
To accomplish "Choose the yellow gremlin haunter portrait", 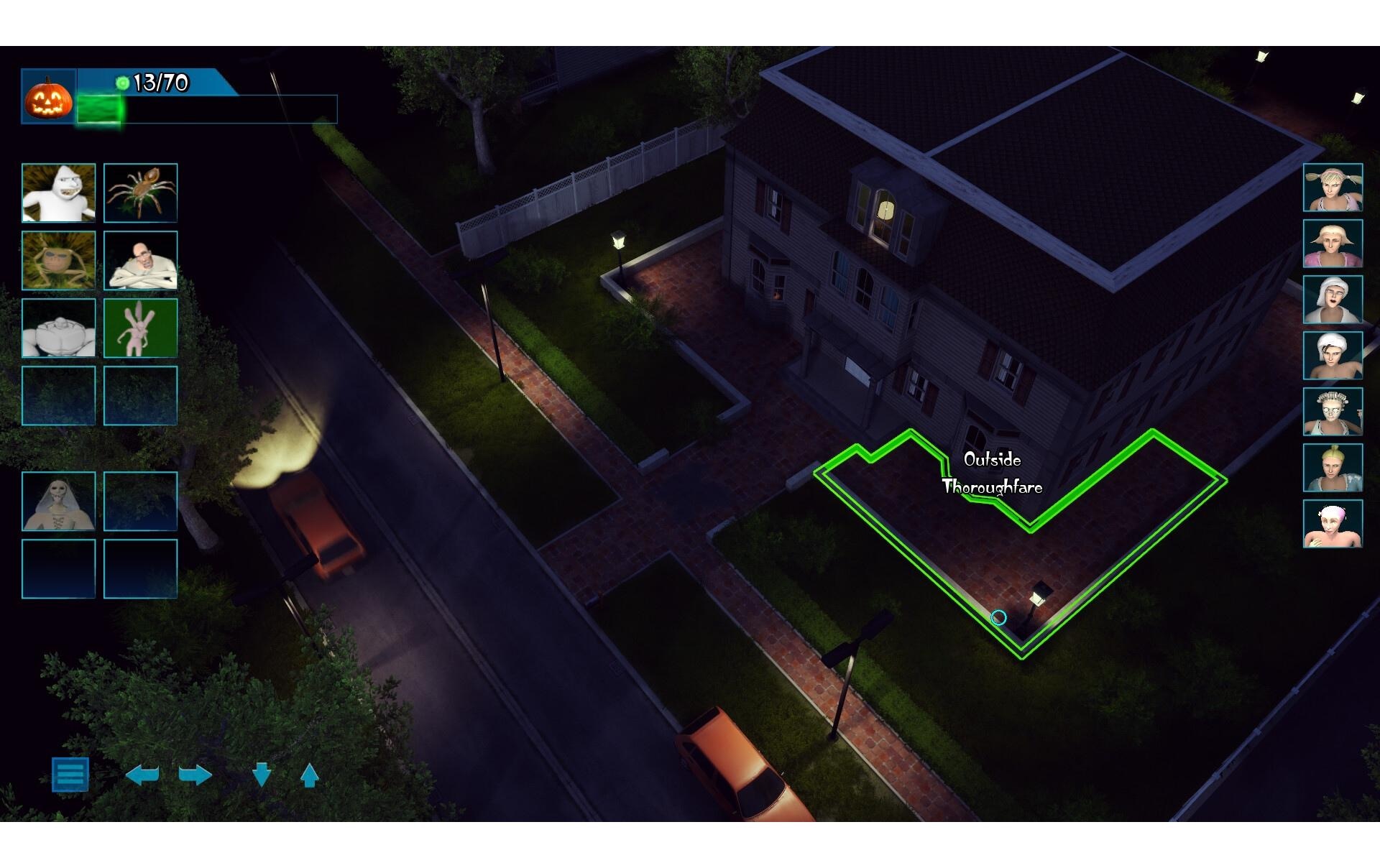I will [59, 260].
